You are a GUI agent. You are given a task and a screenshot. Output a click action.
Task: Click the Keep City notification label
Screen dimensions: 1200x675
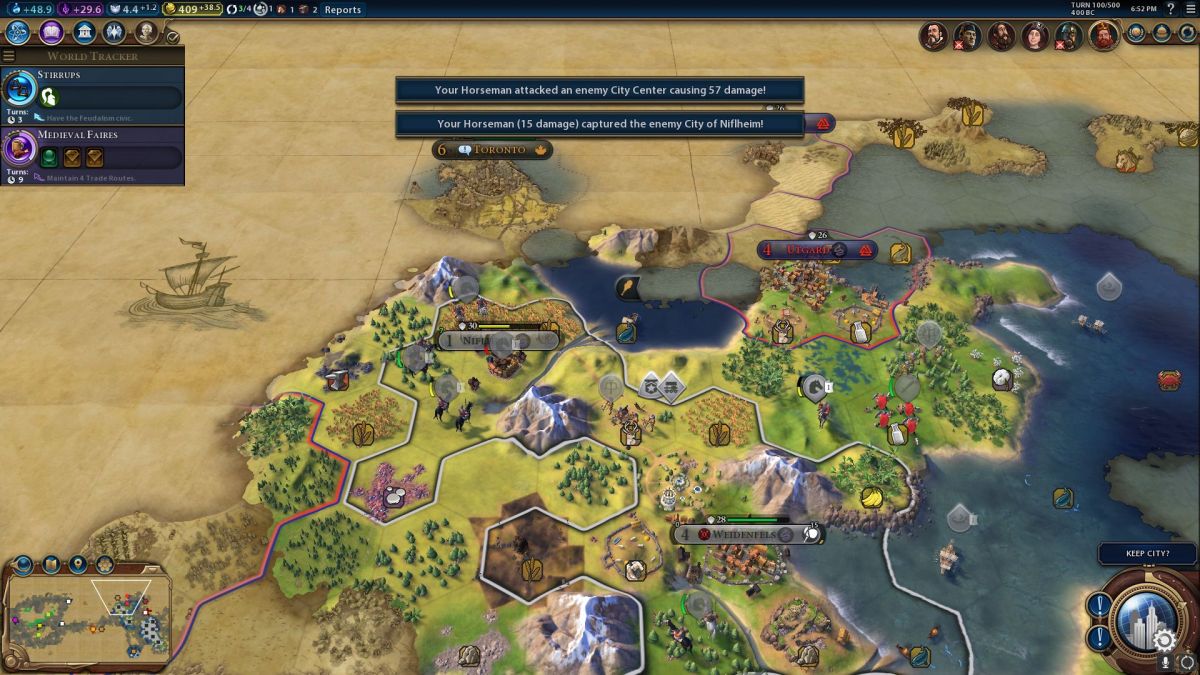coord(1147,553)
